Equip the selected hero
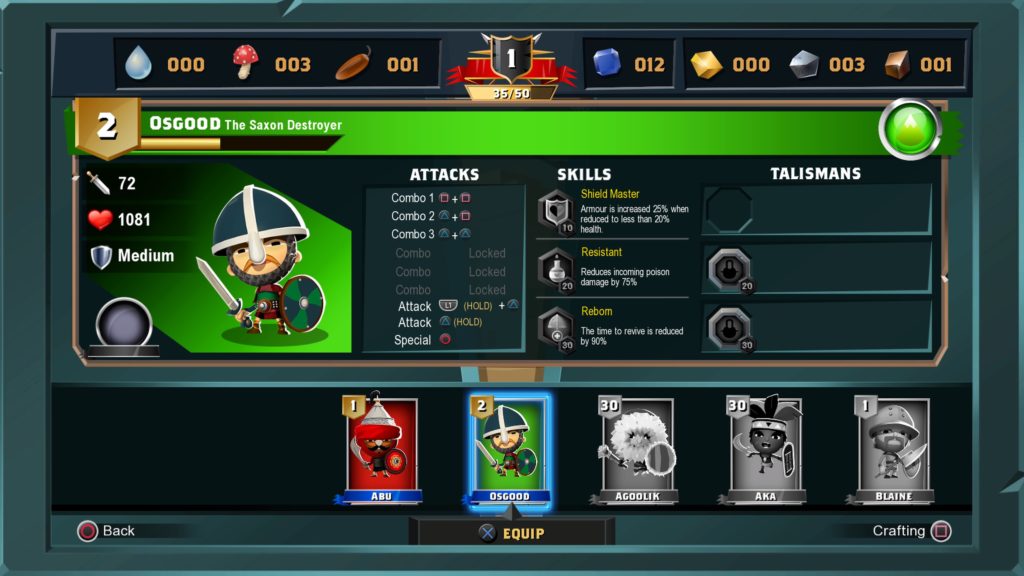Screen dimensions: 1024x576 click(x=511, y=533)
